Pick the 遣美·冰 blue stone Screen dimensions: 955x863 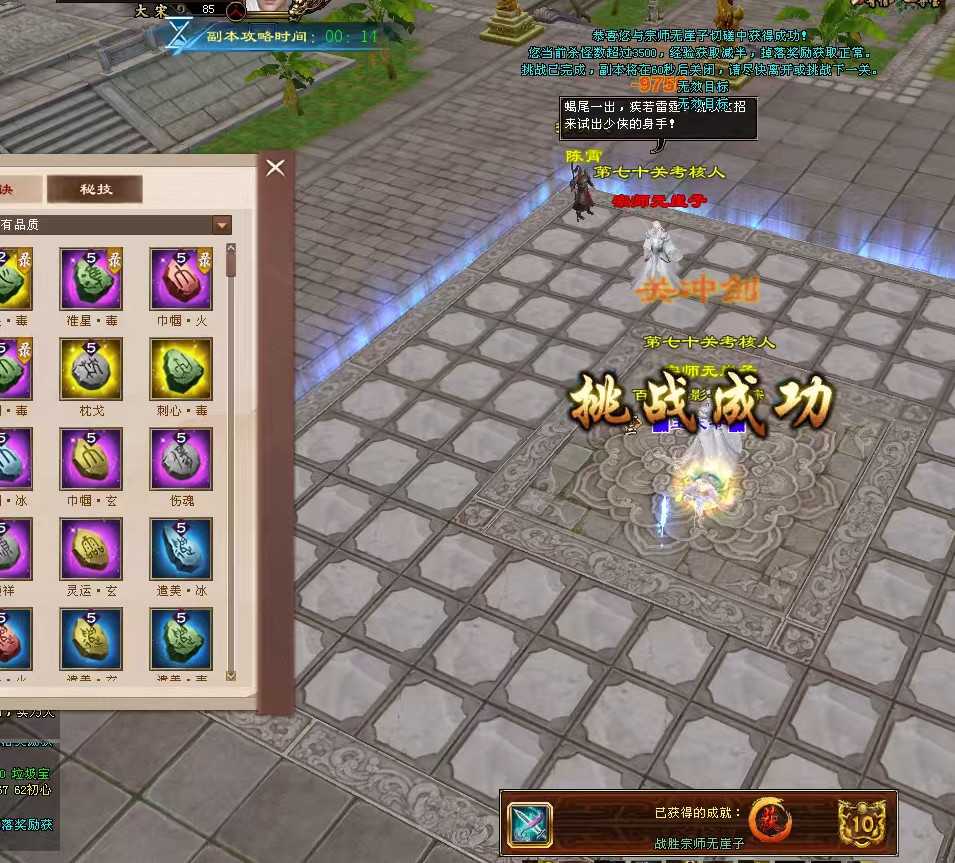coord(181,548)
